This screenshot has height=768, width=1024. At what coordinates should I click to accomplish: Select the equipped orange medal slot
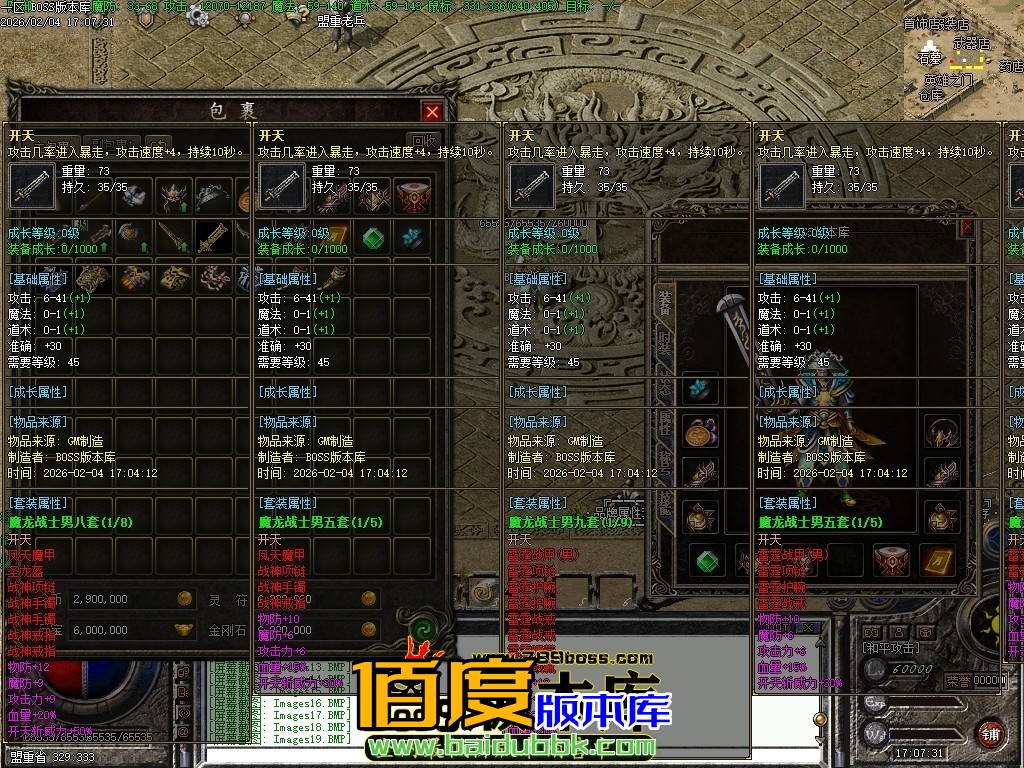click(700, 432)
